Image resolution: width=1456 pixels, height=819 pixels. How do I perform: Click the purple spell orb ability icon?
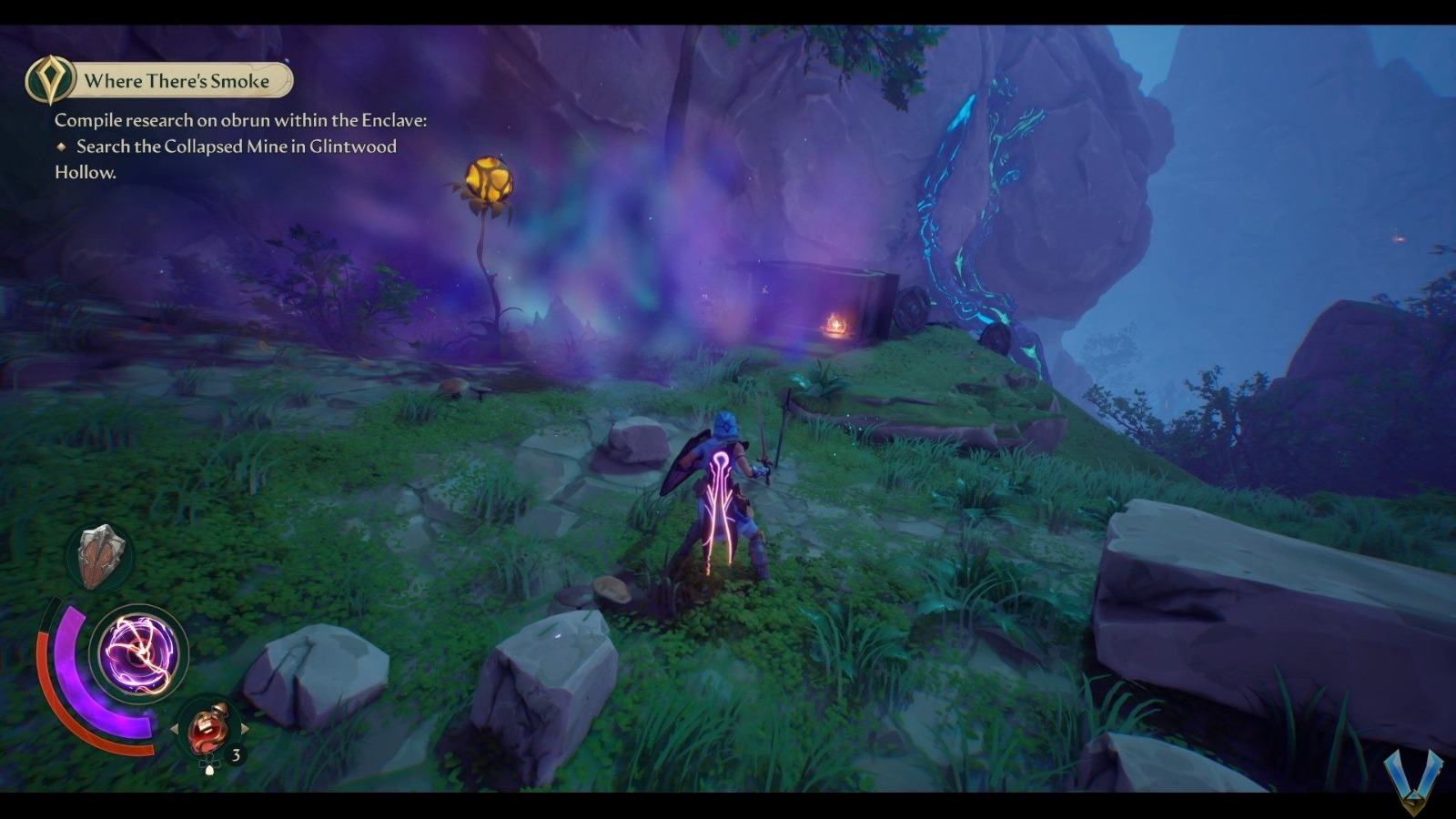point(138,653)
